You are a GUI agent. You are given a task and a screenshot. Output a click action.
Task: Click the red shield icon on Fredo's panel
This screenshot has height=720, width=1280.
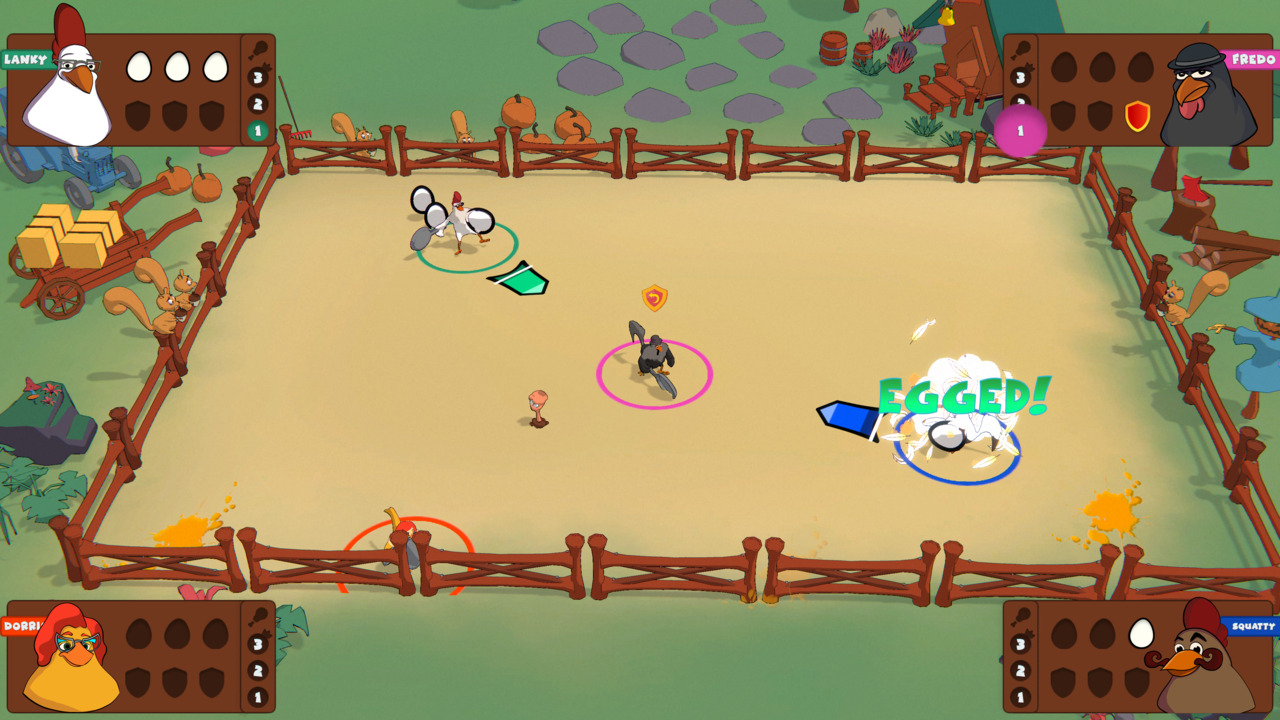(x=1137, y=116)
